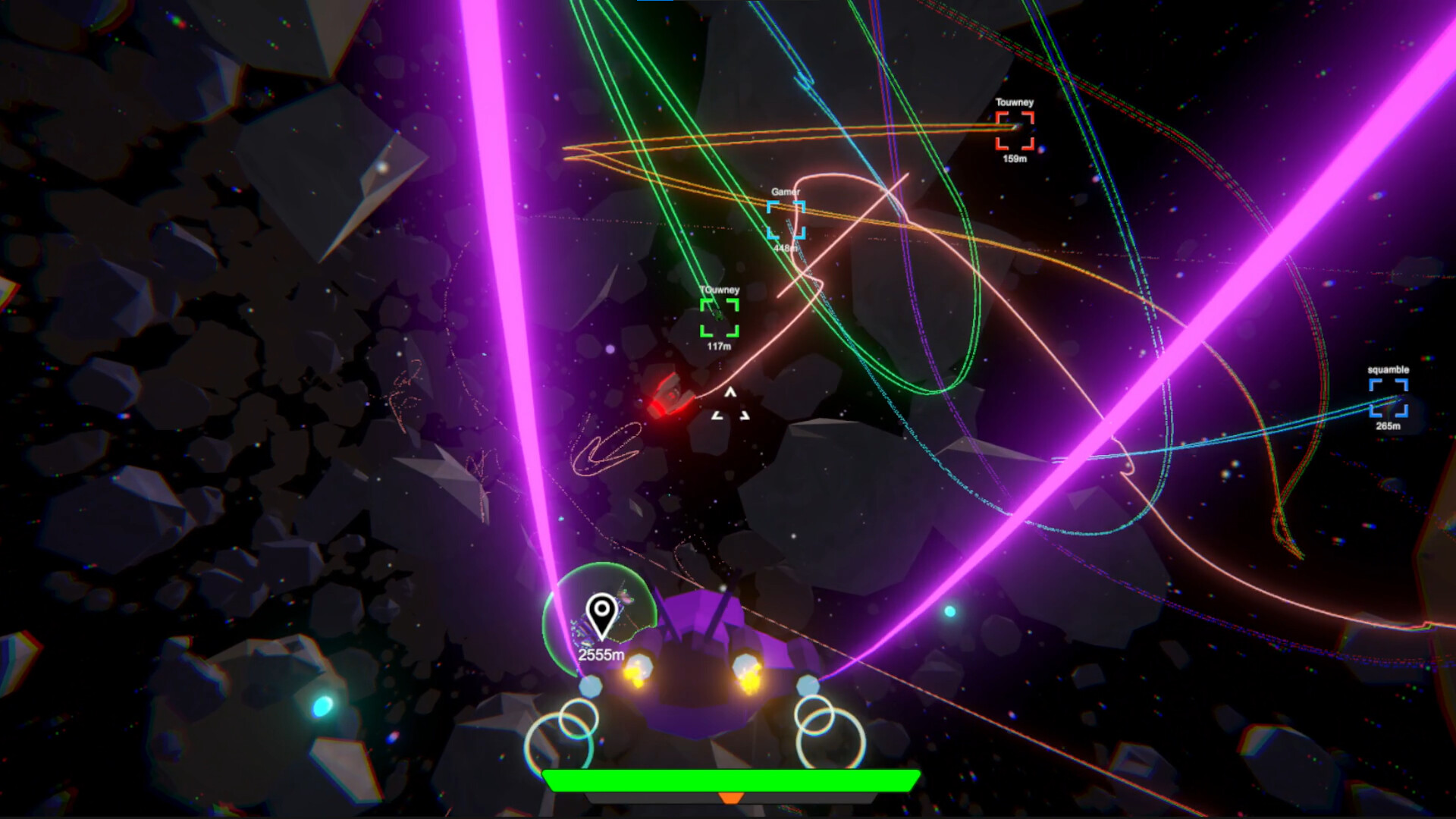1456x819 pixels.
Task: Pick the green TOuwney target bracket
Action: (719, 318)
